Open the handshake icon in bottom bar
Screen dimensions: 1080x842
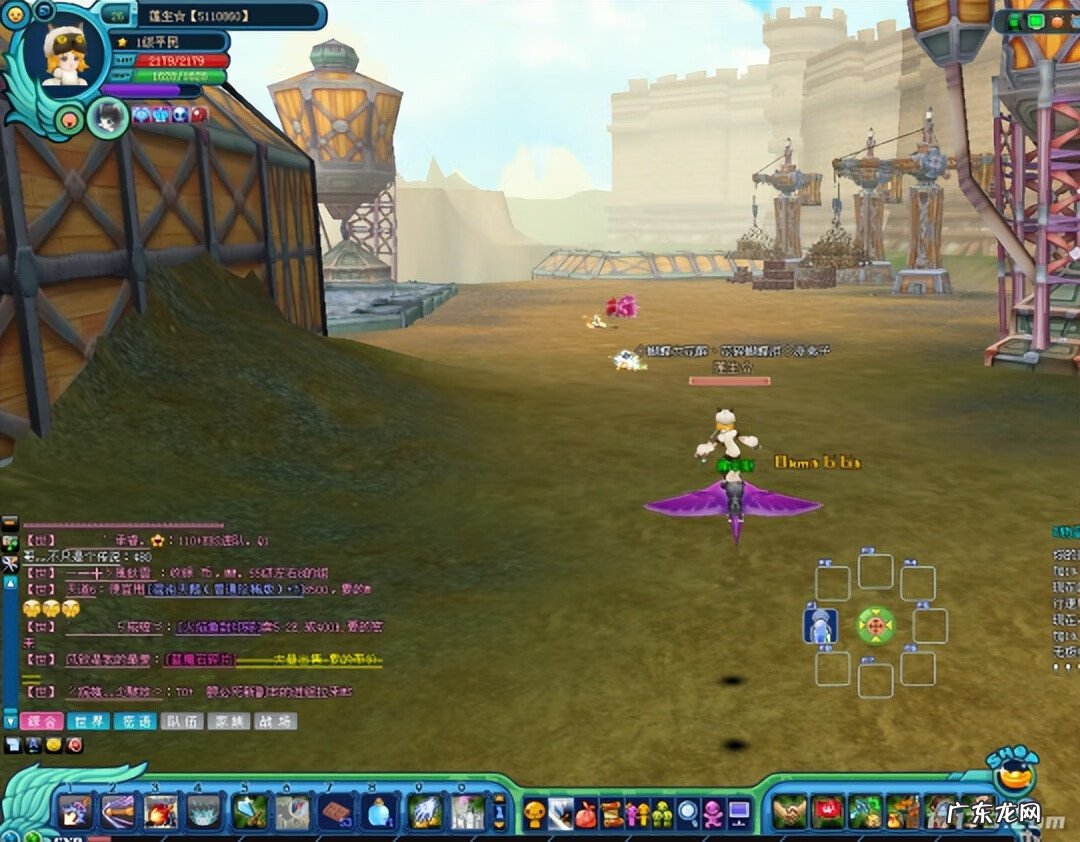(790, 811)
